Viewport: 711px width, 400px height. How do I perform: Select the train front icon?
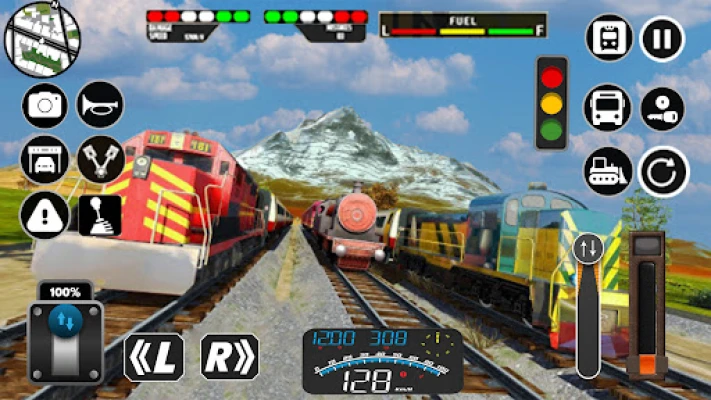(x=608, y=39)
